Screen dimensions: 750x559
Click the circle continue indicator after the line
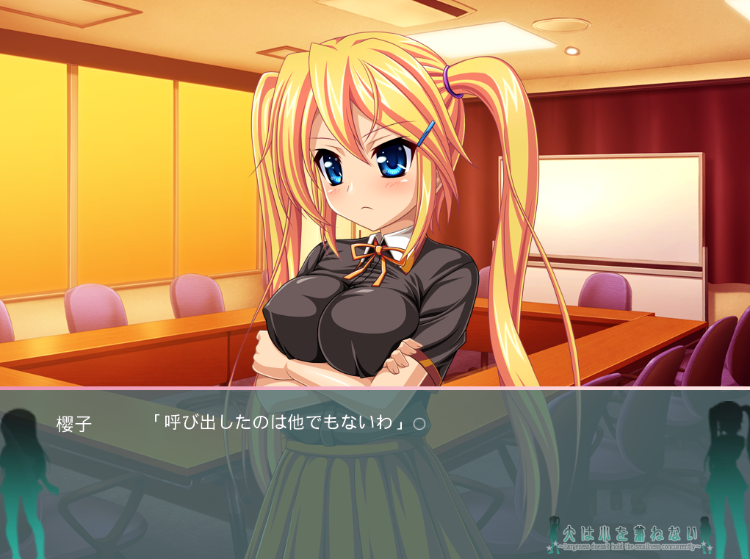coord(420,423)
